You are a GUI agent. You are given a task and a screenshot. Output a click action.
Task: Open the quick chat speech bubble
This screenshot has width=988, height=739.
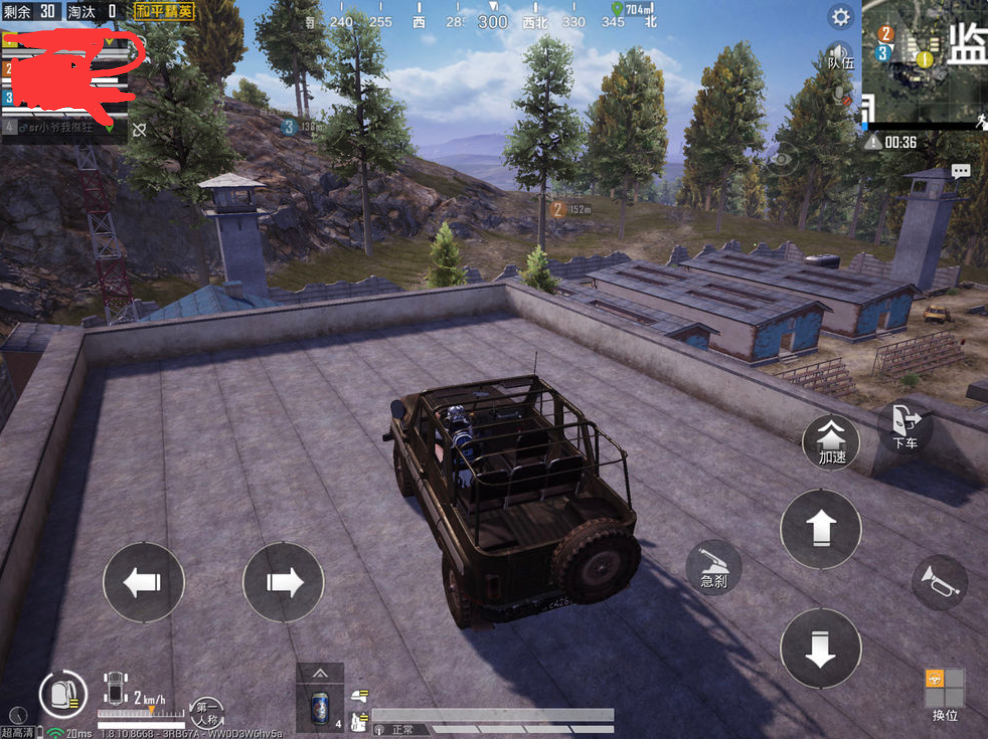[x=961, y=171]
